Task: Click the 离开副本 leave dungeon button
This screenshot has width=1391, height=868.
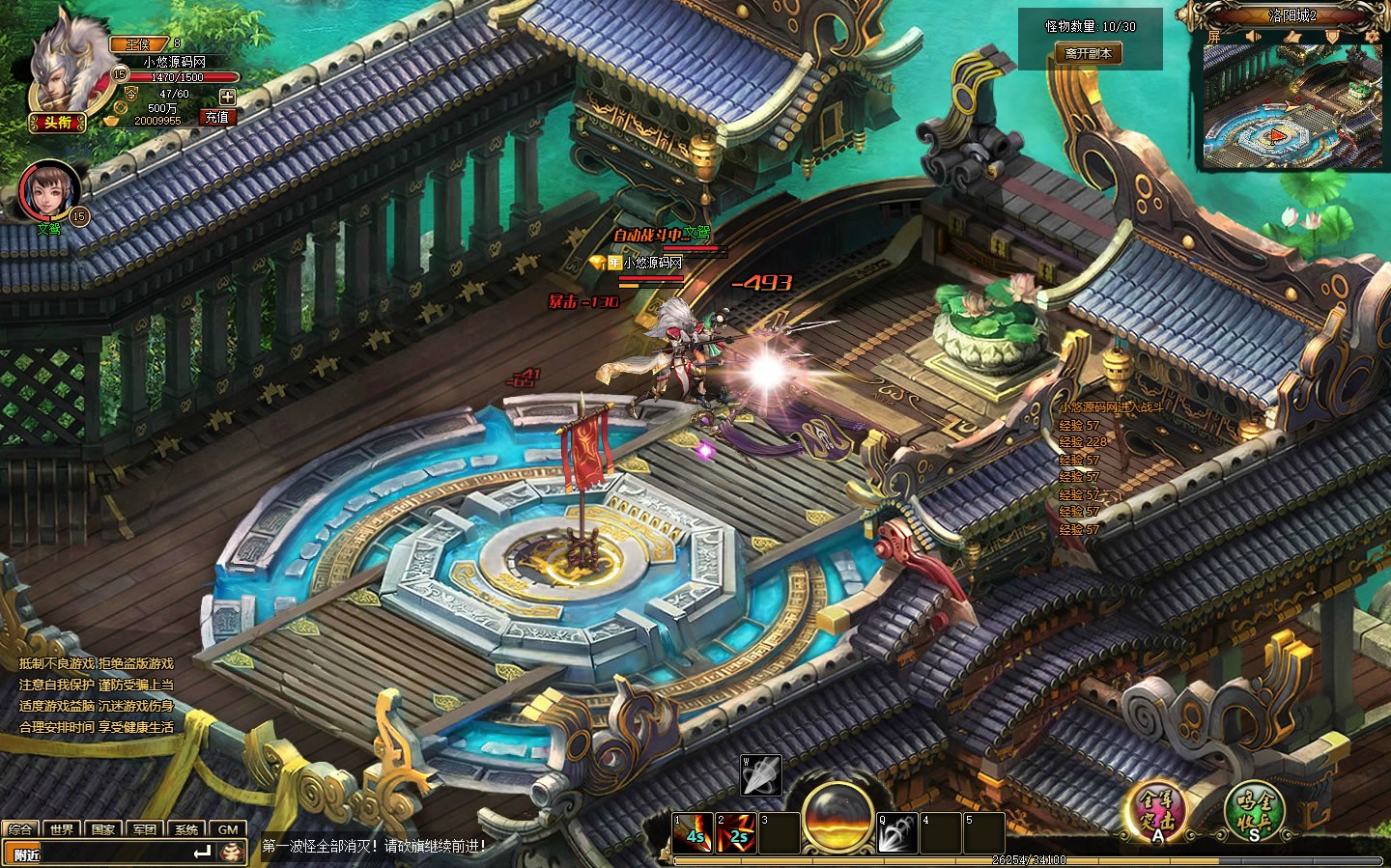Action: pyautogui.click(x=1088, y=54)
